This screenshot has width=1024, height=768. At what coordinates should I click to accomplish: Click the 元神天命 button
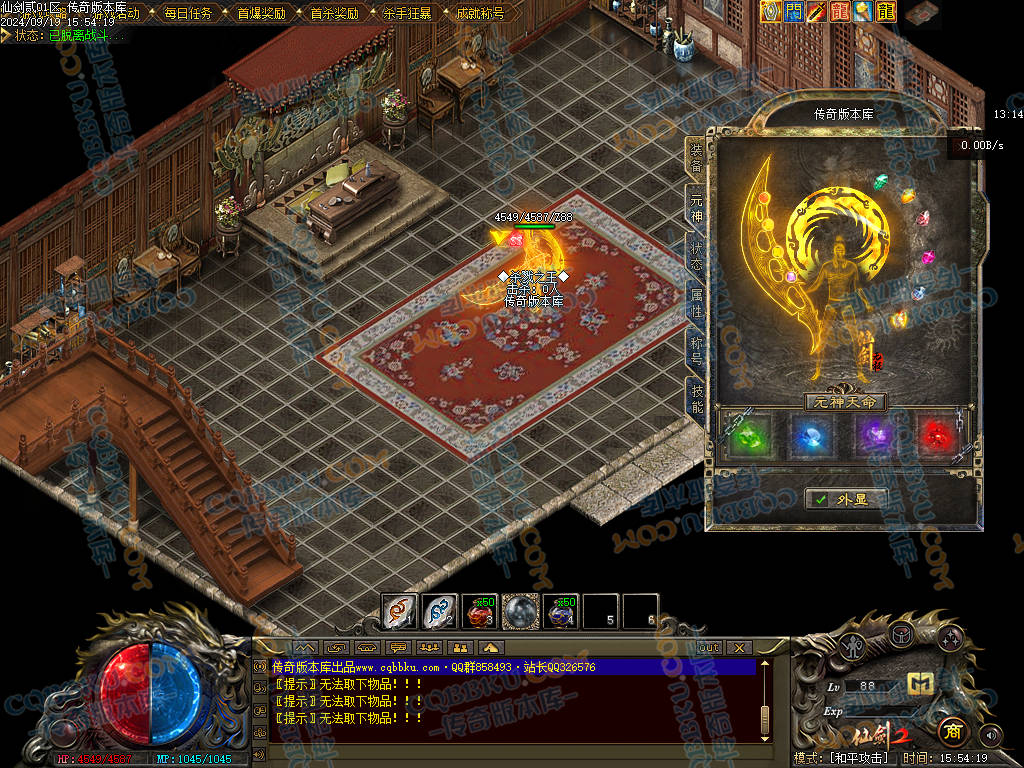(x=846, y=402)
